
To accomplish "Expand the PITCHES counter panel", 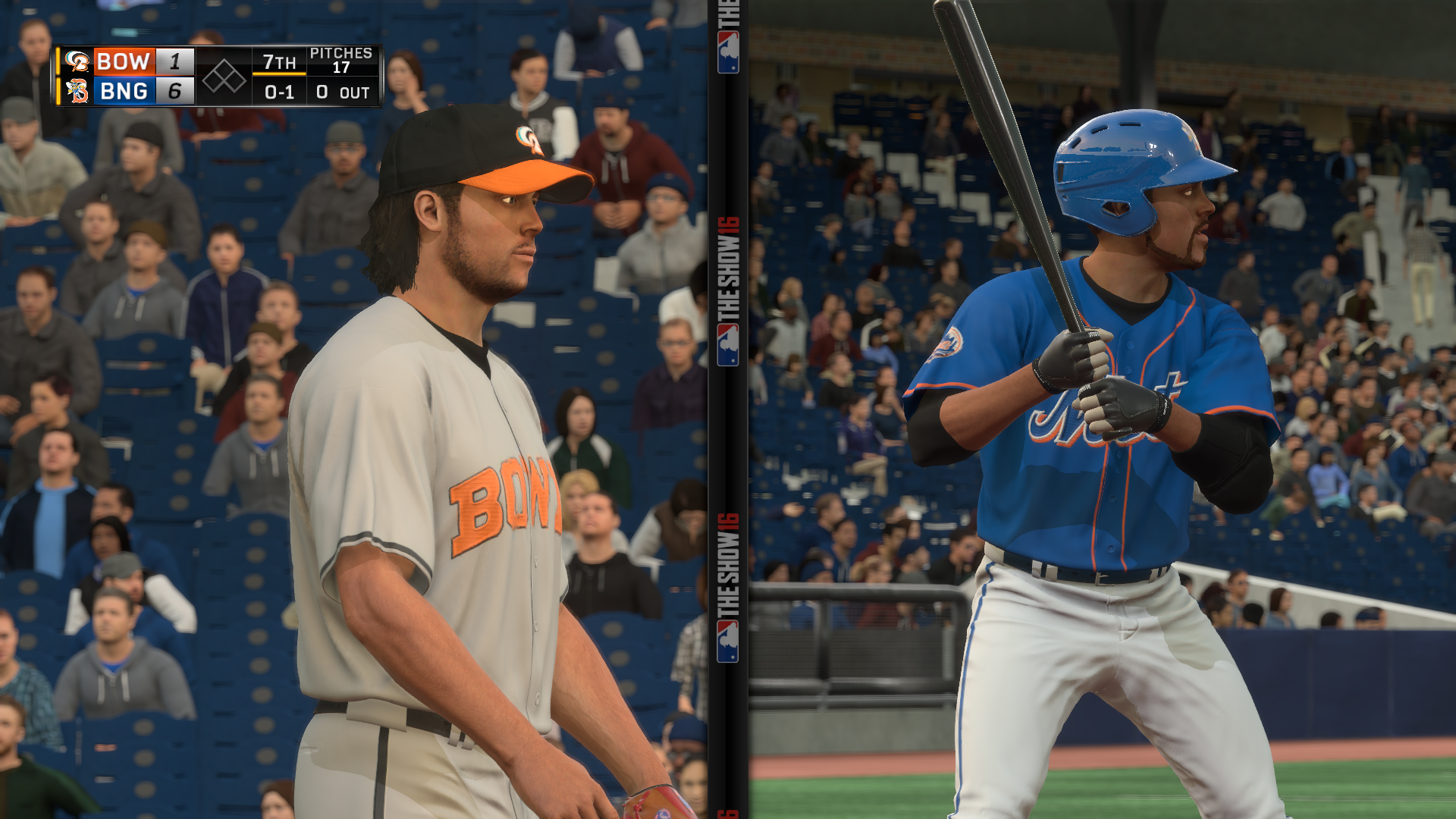I will click(340, 59).
